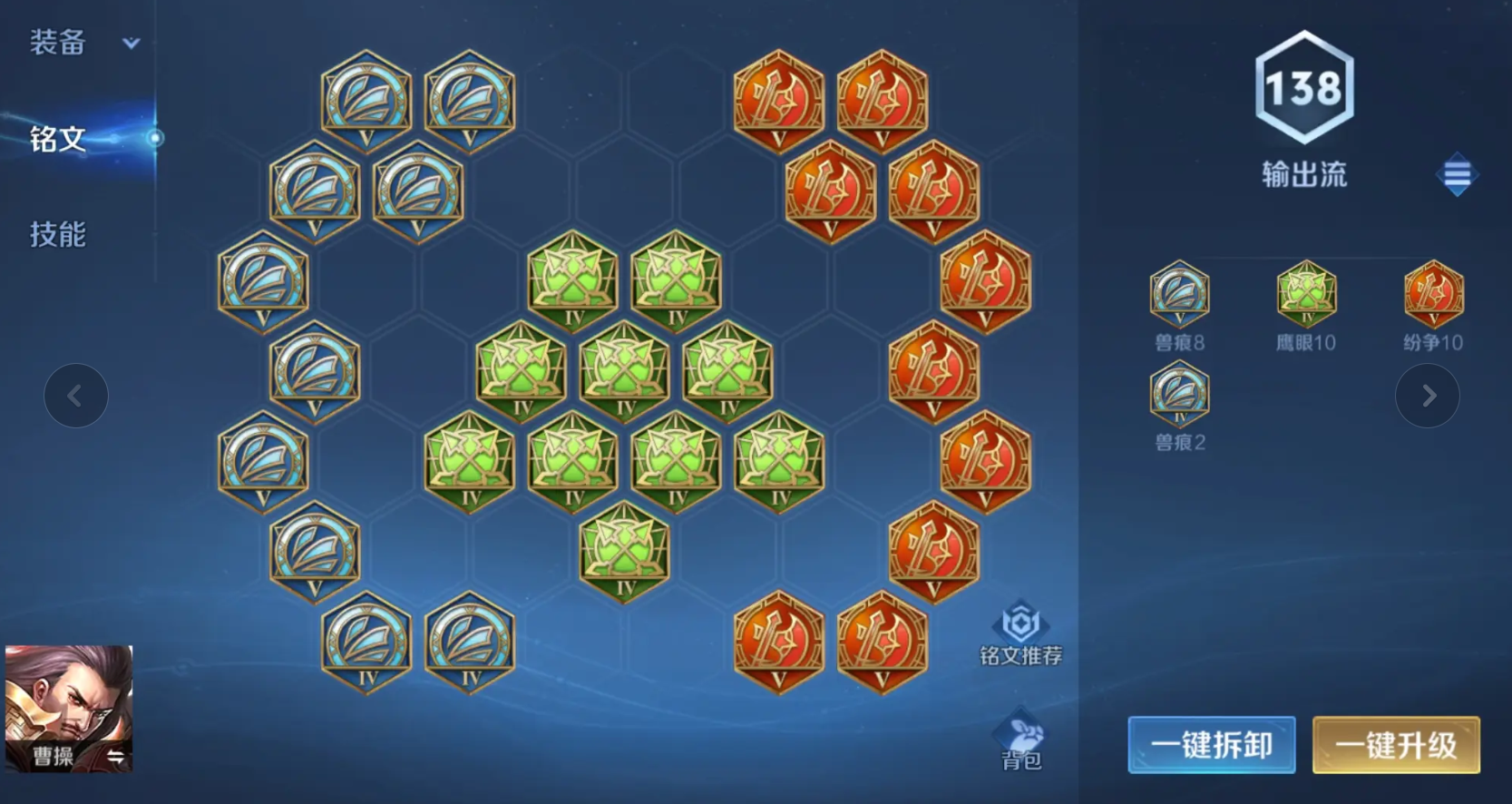Open 铭文推荐 rune recommendations

[1020, 633]
